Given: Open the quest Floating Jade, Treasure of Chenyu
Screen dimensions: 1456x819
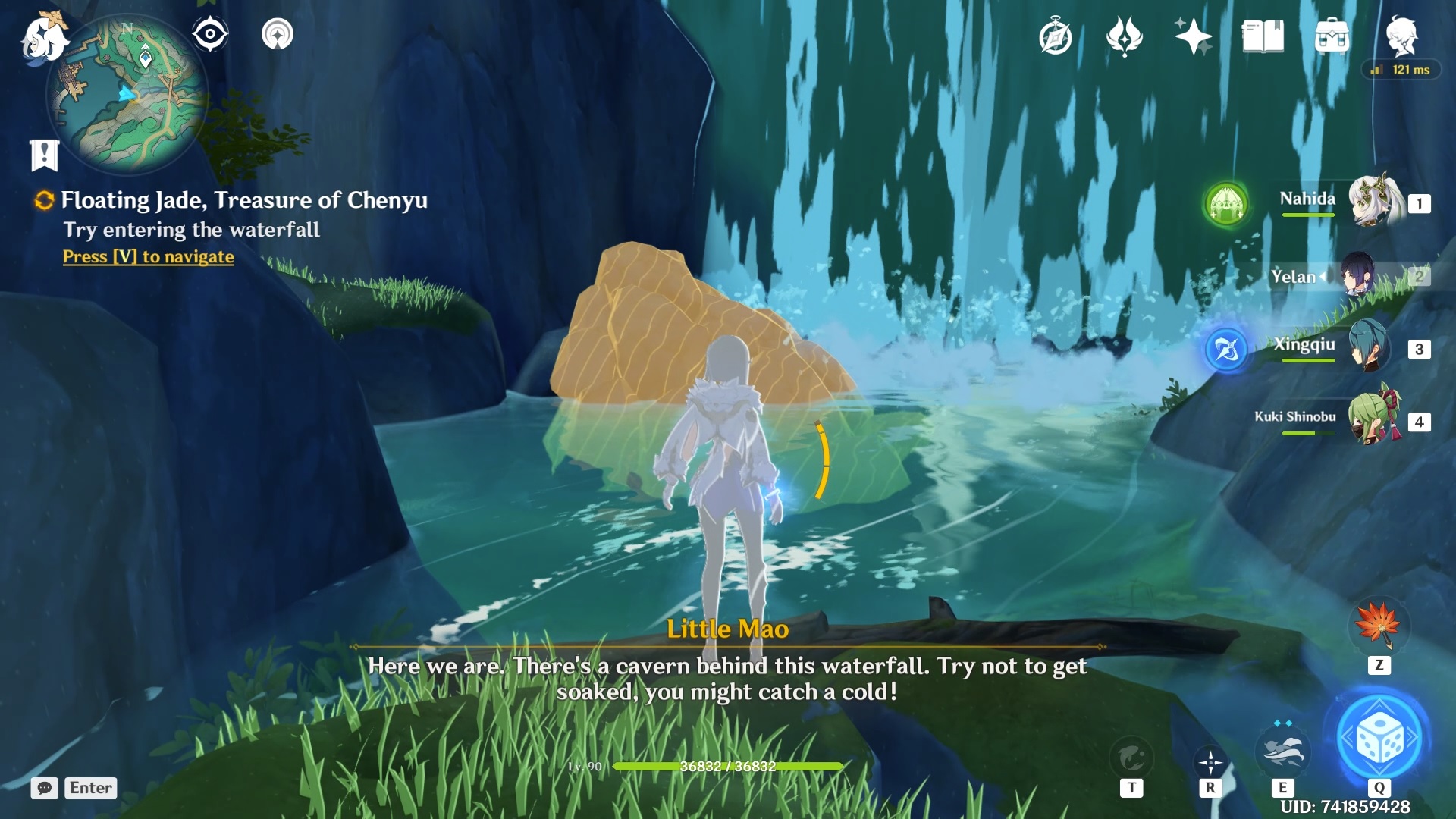Looking at the screenshot, I should [244, 200].
